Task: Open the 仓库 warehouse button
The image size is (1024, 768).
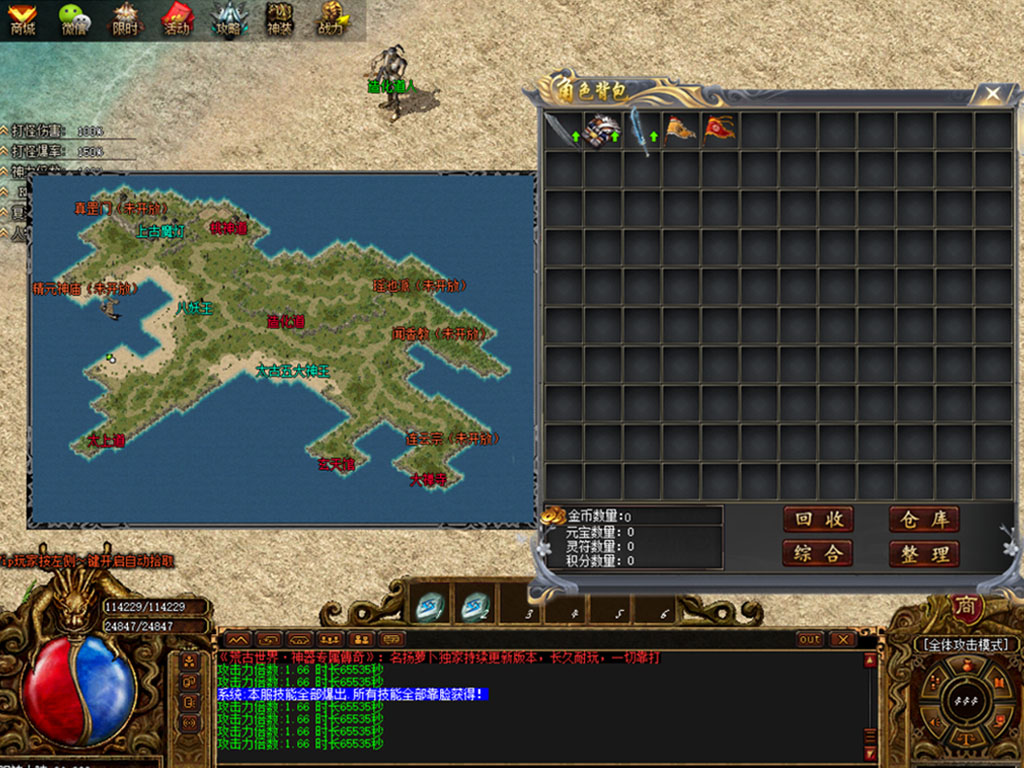Action: point(924,519)
